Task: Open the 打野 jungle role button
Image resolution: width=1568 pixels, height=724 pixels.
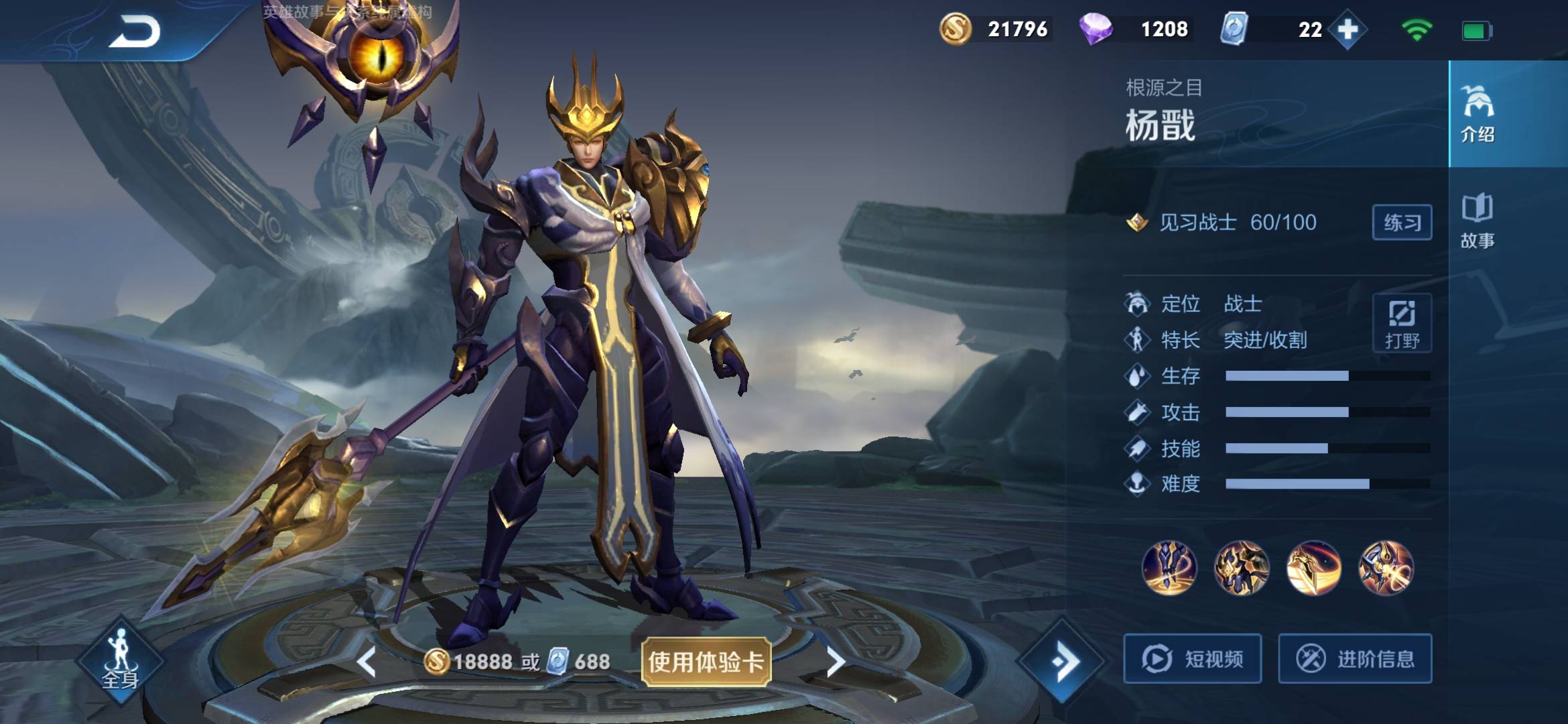Action: [x=1402, y=323]
